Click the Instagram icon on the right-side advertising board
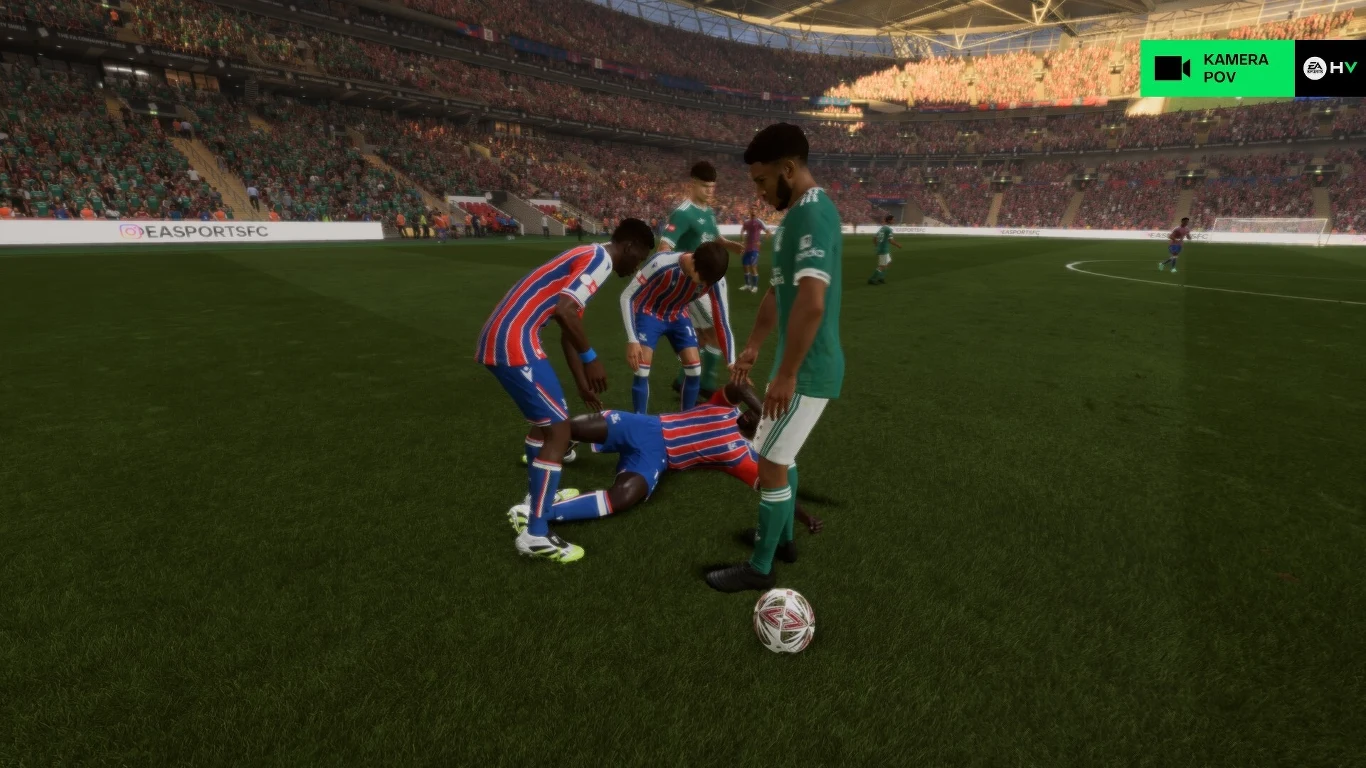 click(1003, 232)
